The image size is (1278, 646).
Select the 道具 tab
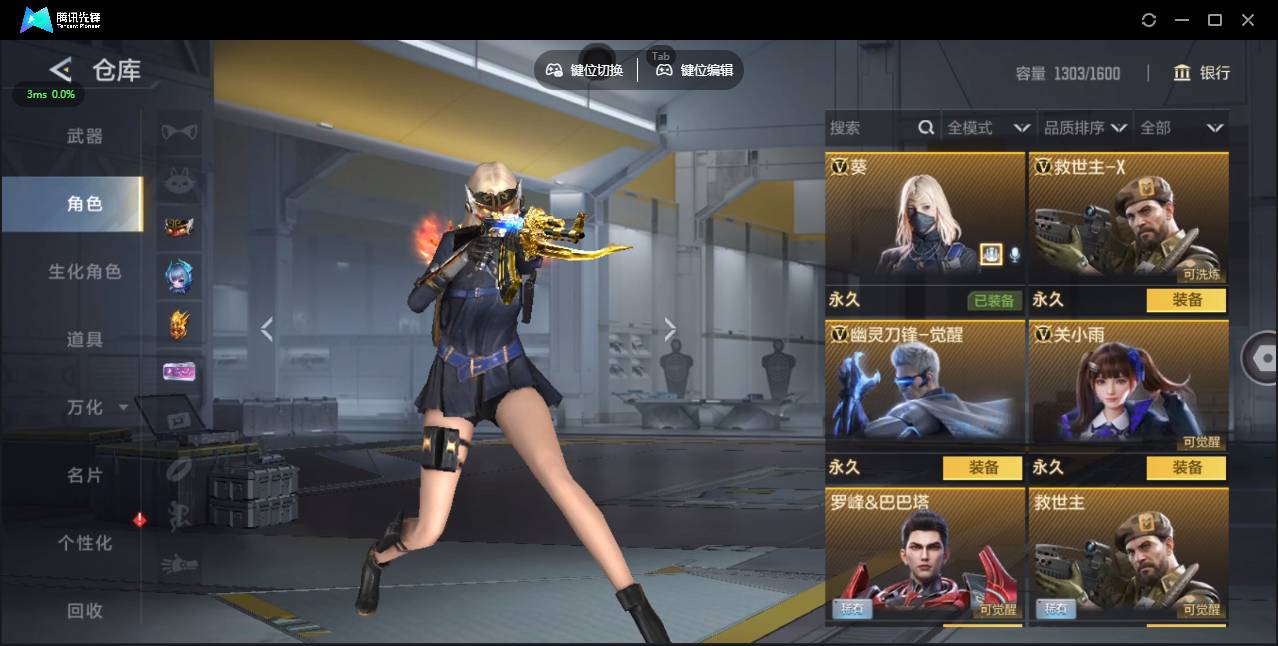coord(85,339)
